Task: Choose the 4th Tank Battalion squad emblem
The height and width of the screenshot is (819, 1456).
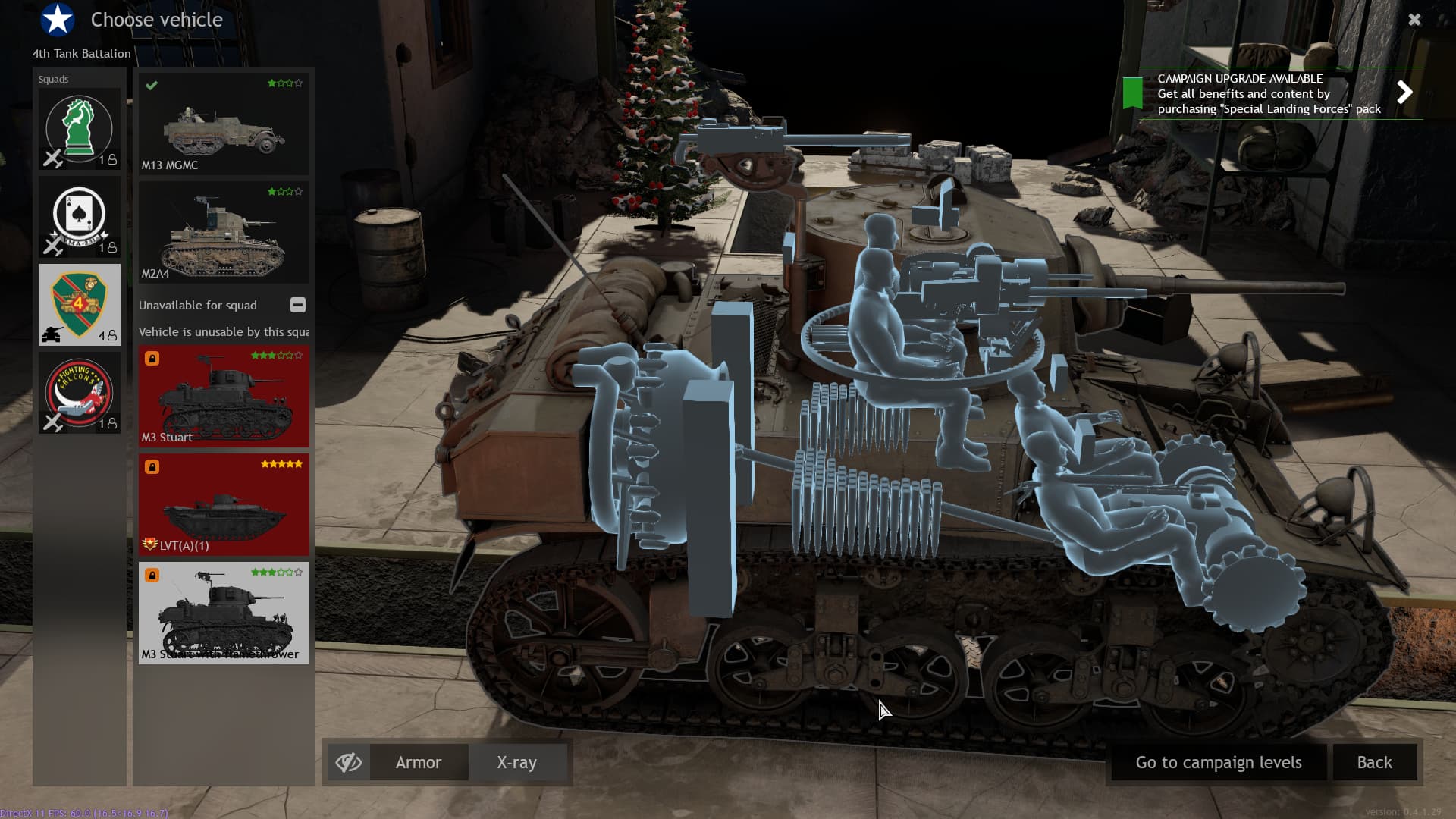Action: coord(80,305)
